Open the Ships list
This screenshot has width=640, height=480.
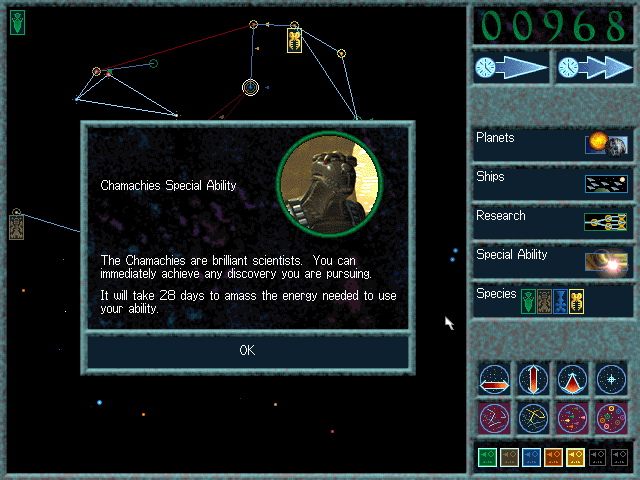[553, 182]
